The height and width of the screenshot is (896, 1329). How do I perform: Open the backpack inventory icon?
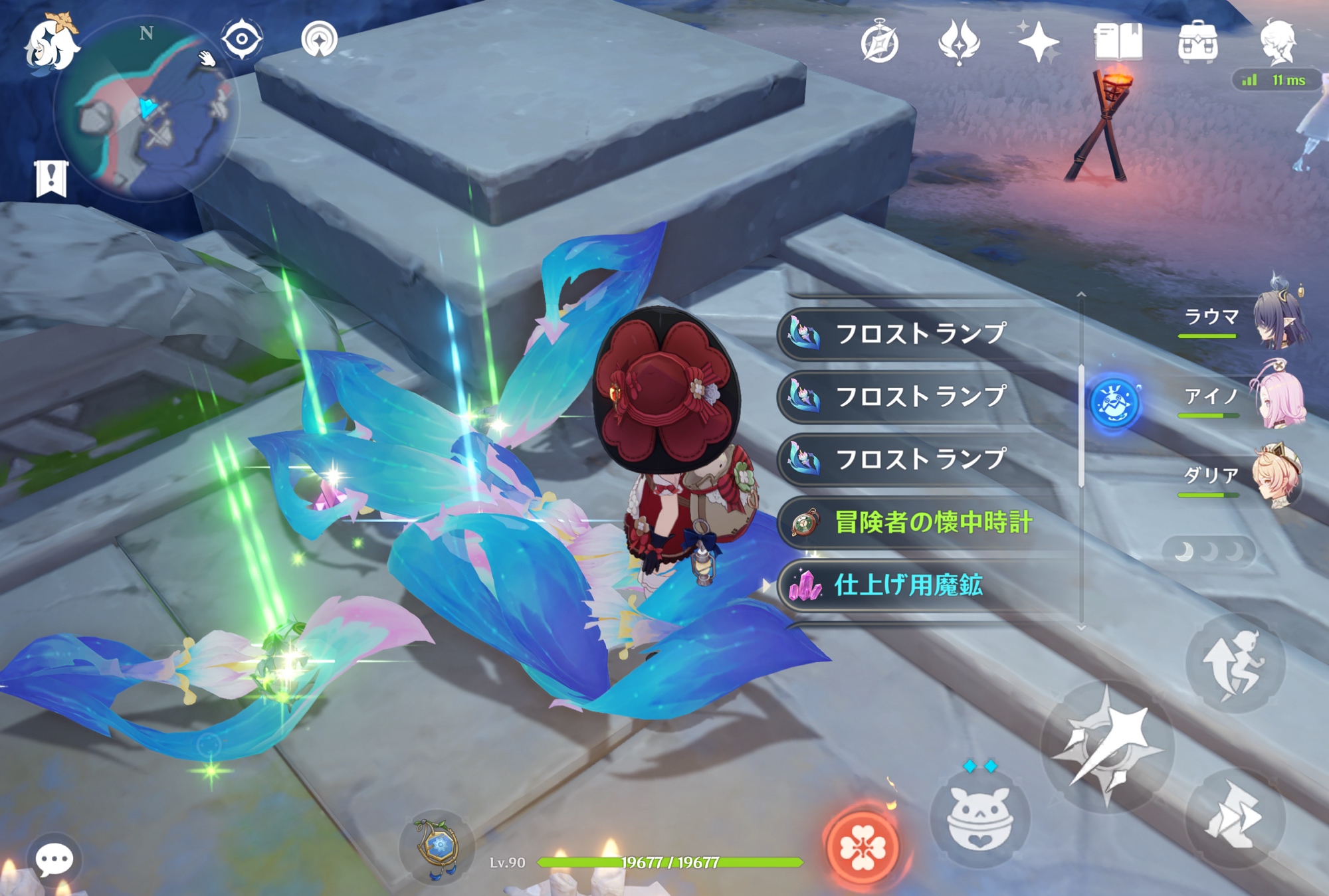(x=1197, y=43)
